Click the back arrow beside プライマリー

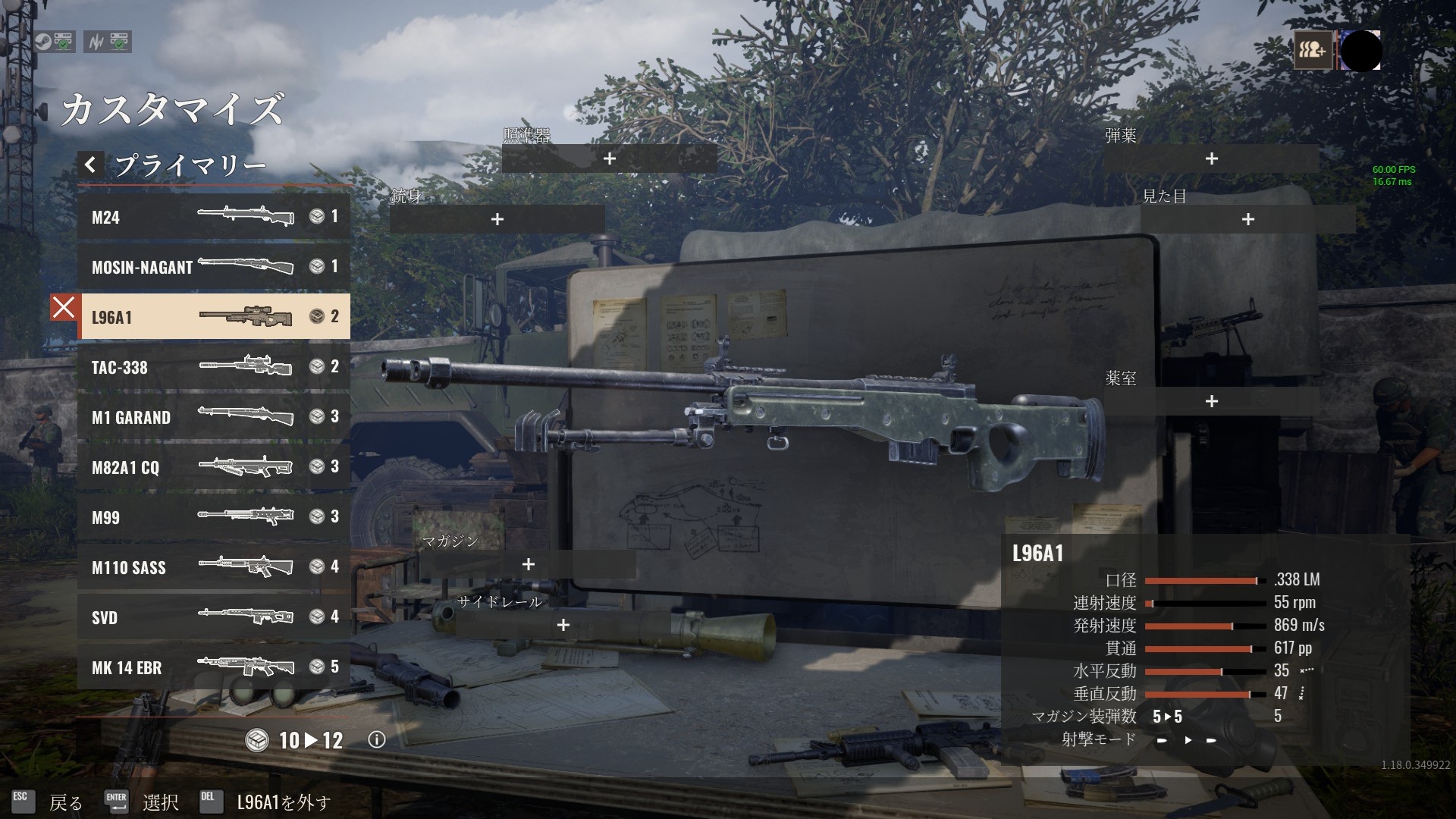[x=90, y=164]
